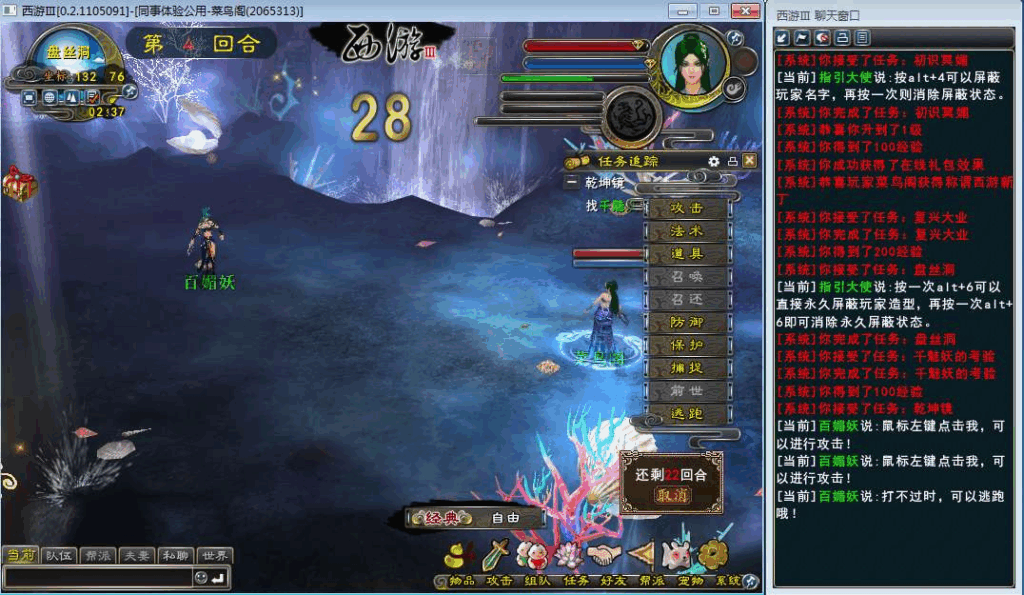Select the 逃跑 (Flee) battle command
Viewport: 1024px width, 595px height.
(x=686, y=414)
